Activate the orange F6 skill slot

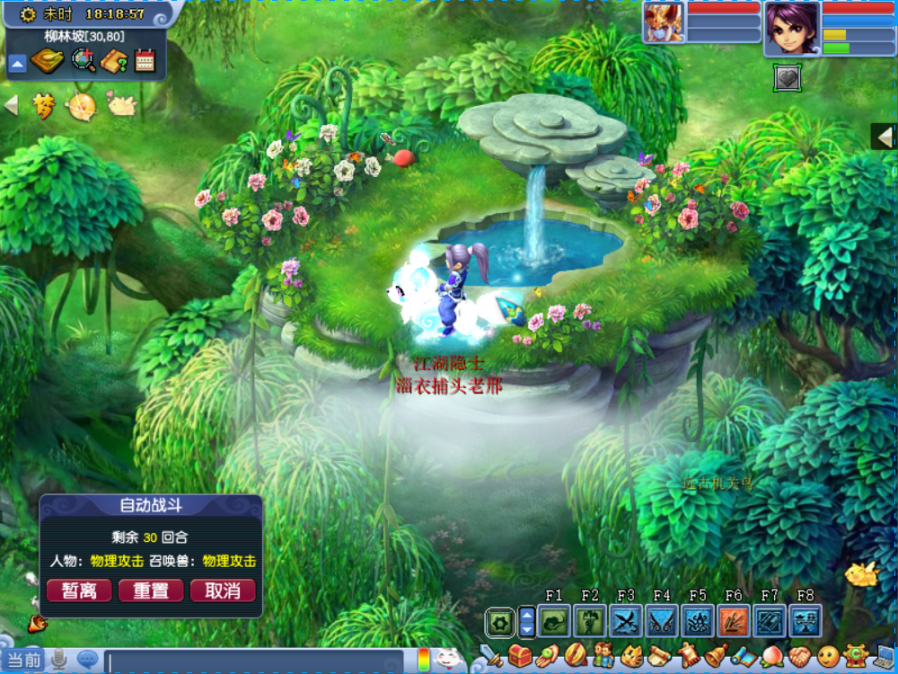point(733,622)
